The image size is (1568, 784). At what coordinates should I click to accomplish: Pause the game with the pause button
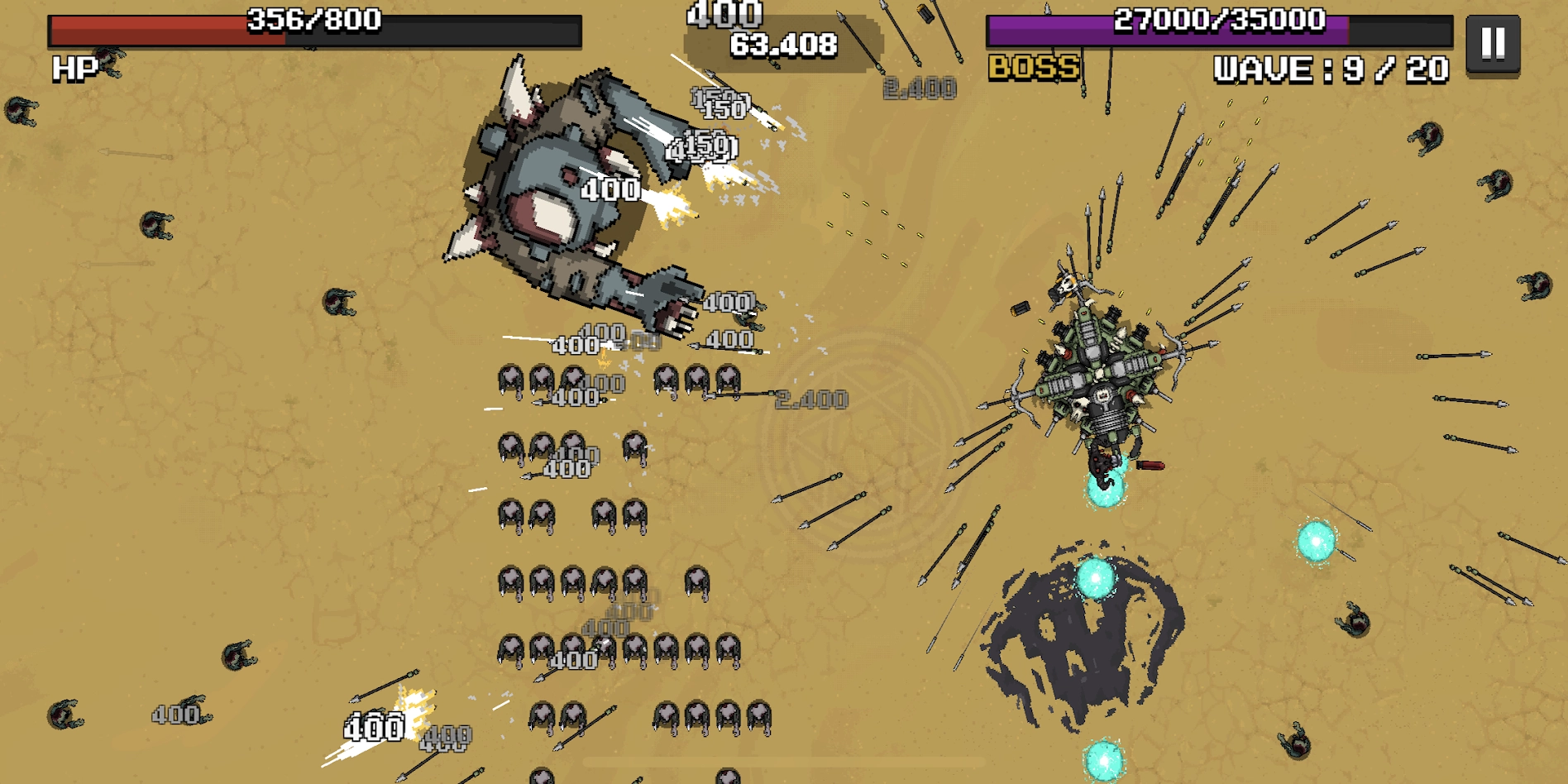(1492, 44)
